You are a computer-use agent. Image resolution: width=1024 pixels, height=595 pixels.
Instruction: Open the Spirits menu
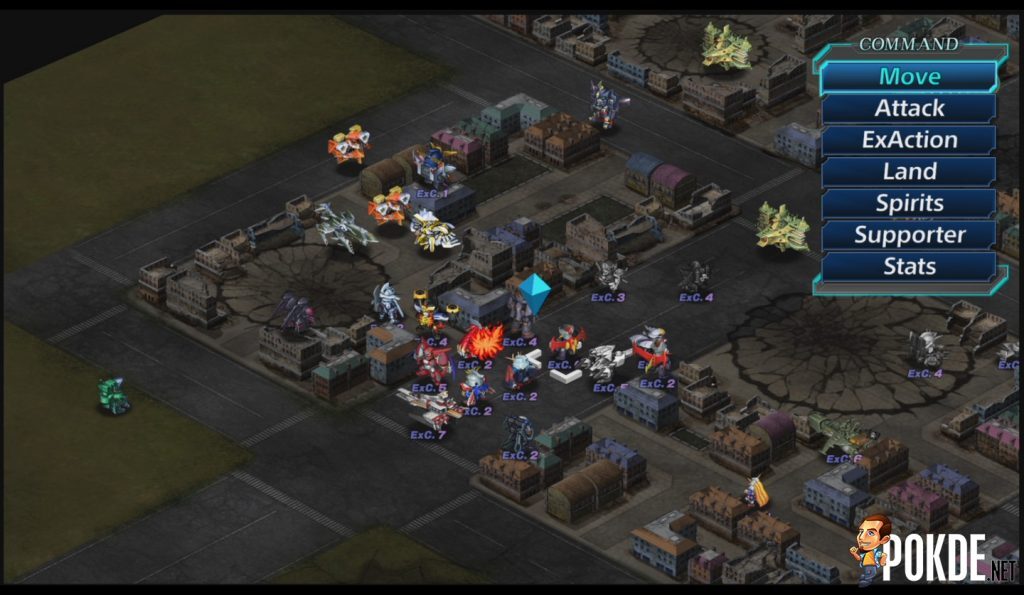[909, 203]
